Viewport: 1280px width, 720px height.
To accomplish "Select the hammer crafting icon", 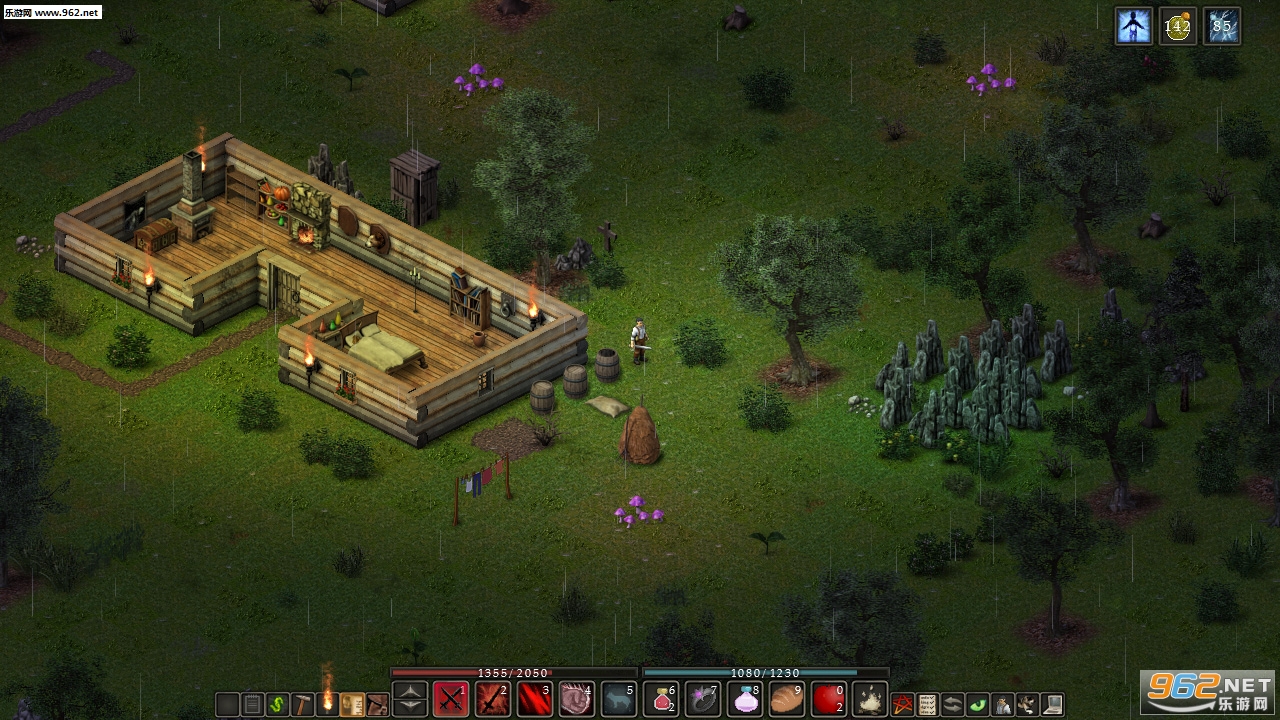I will (303, 704).
